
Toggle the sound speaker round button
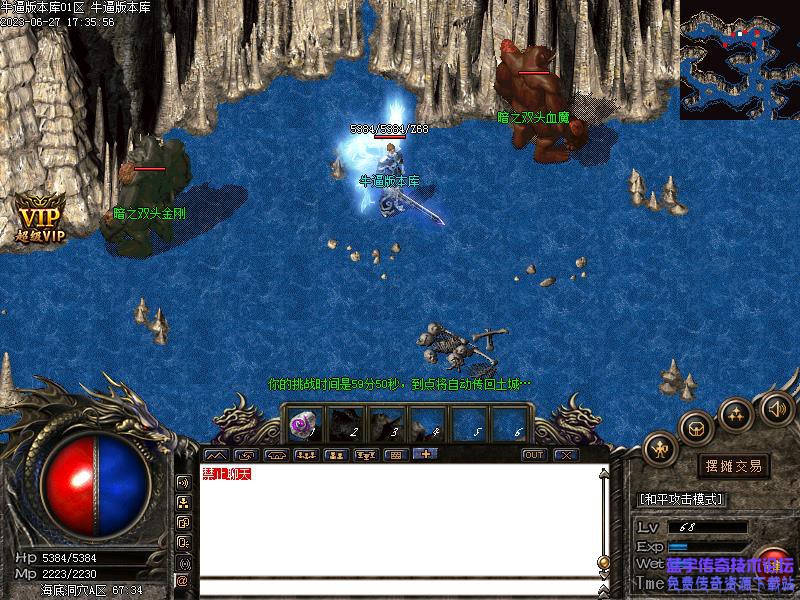point(776,407)
